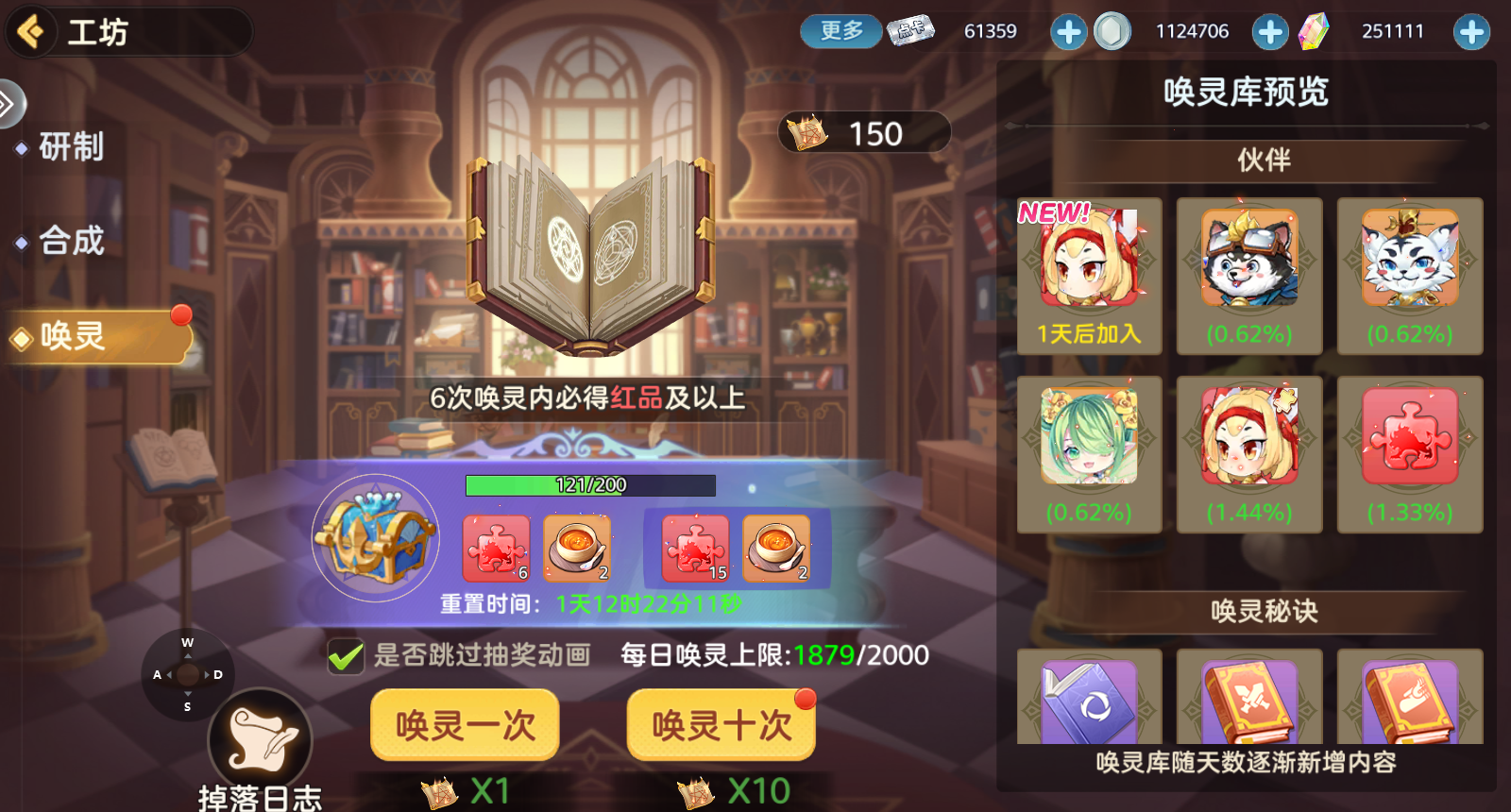
Task: Expand the 更多 currency dropdown
Action: [839, 30]
